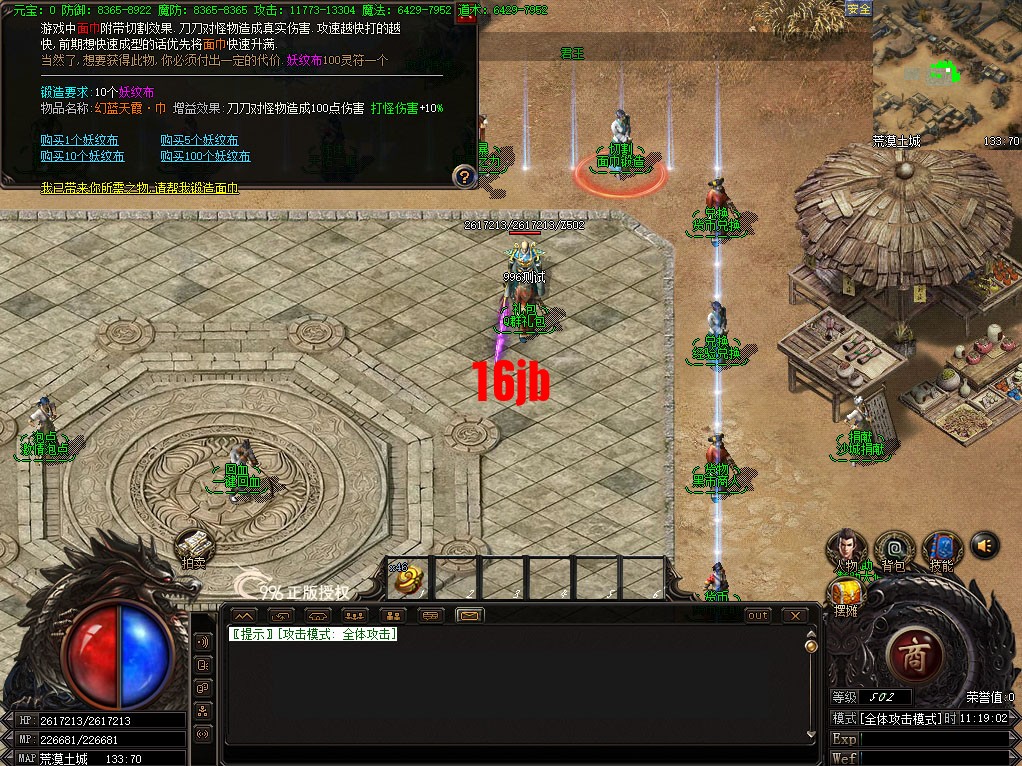
Task: Click the round 商 shop button
Action: [x=915, y=655]
